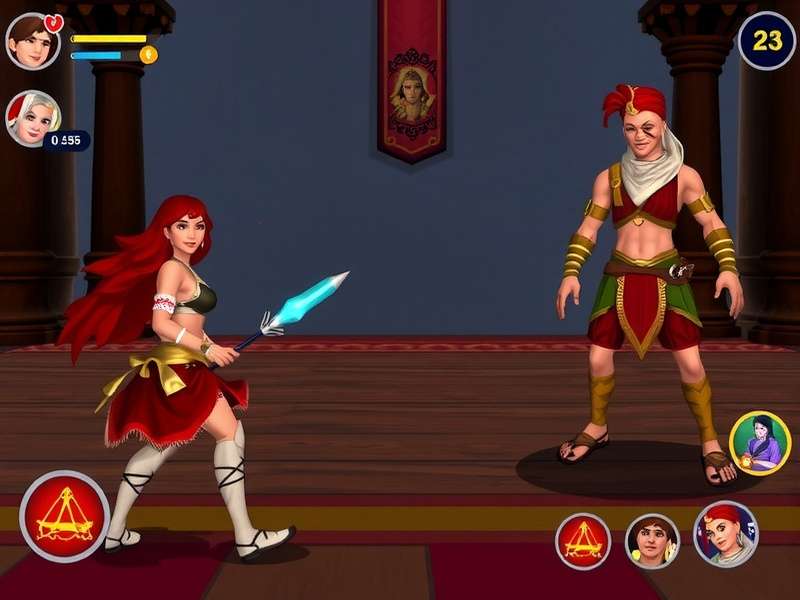The height and width of the screenshot is (600, 800).
Task: Summon the purple-robed woman in the green circle
Action: (760, 443)
